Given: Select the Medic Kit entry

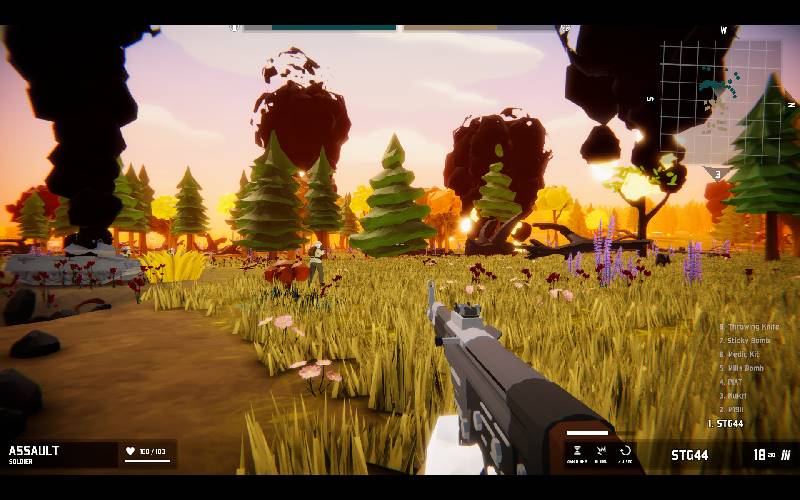Looking at the screenshot, I should (x=744, y=355).
